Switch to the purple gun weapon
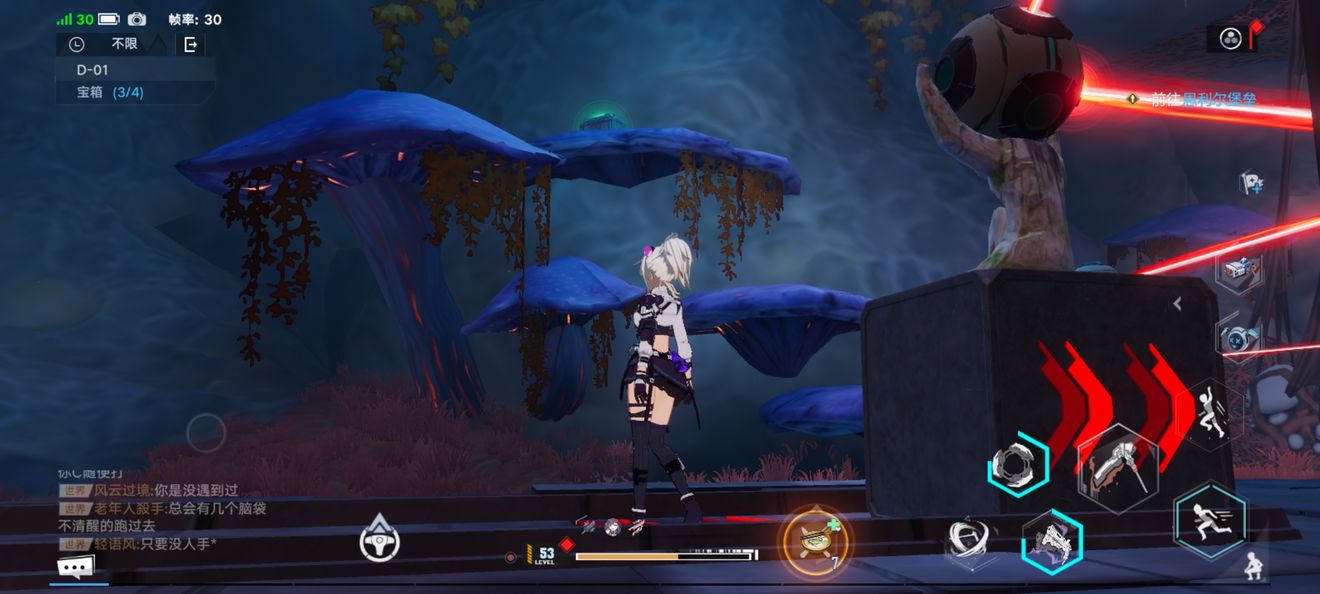Viewport: 1320px width, 594px height. pyautogui.click(x=1052, y=541)
